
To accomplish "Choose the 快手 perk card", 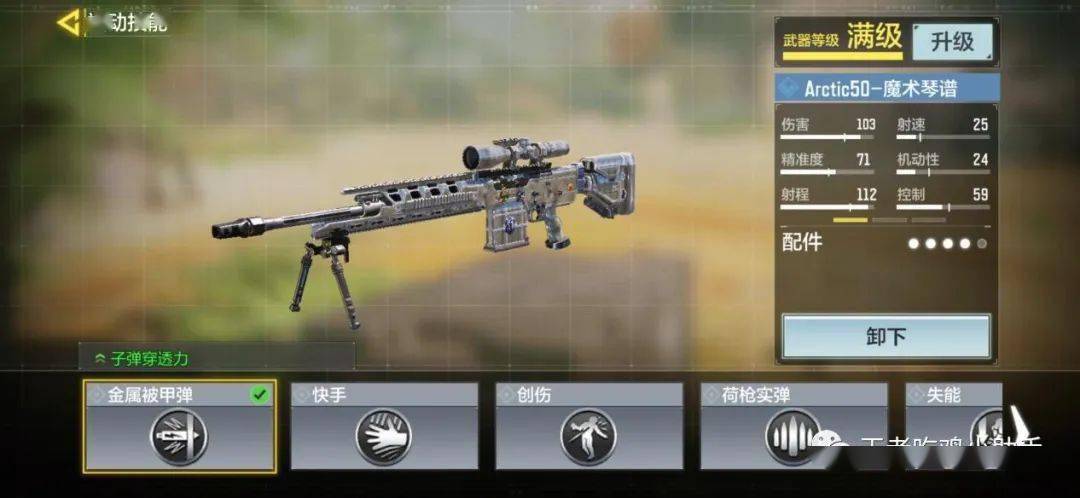I will coord(384,426).
